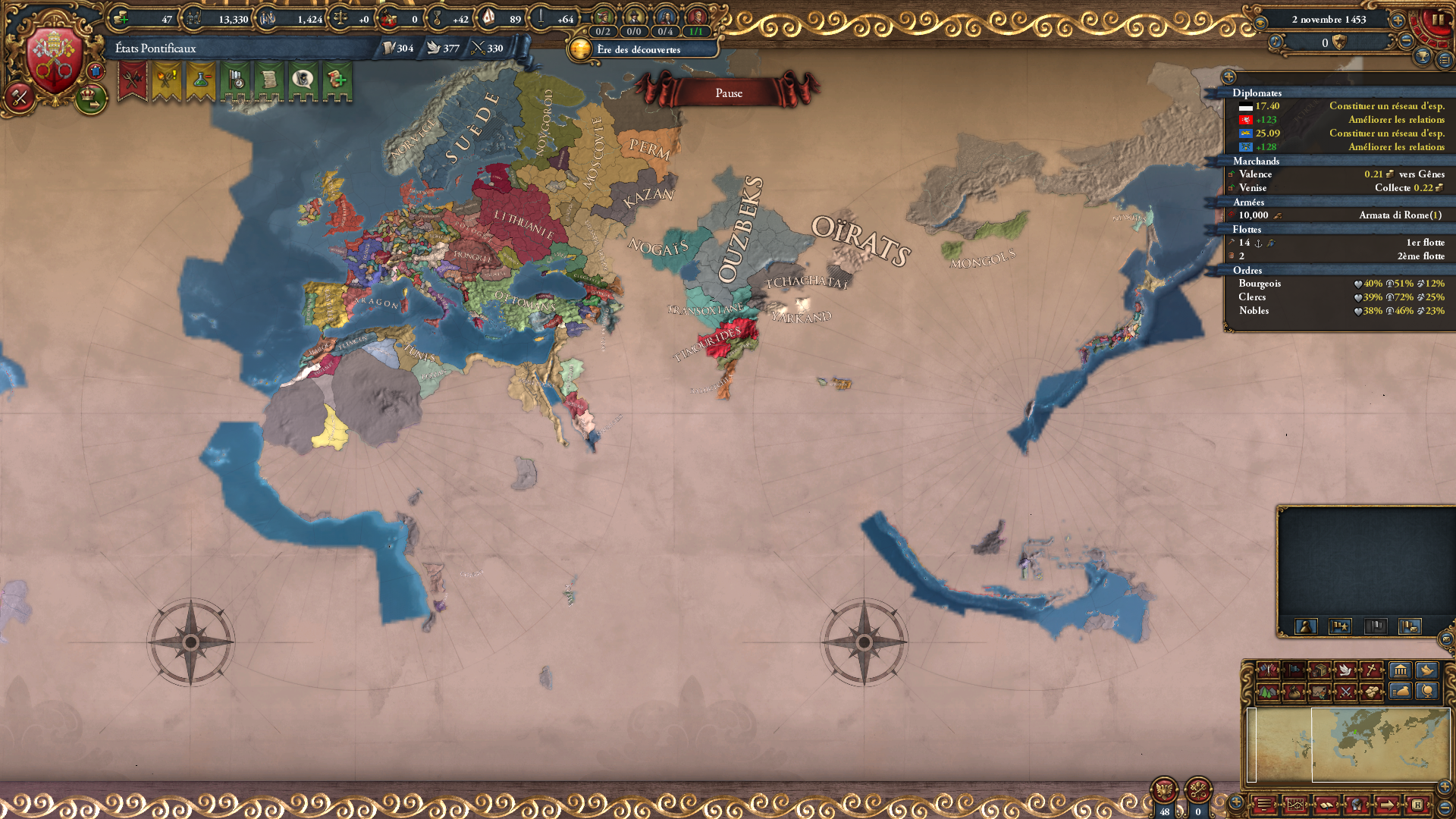The height and width of the screenshot is (819, 1456).
Task: Open the macro builder bank icon
Action: pyautogui.click(x=1401, y=670)
